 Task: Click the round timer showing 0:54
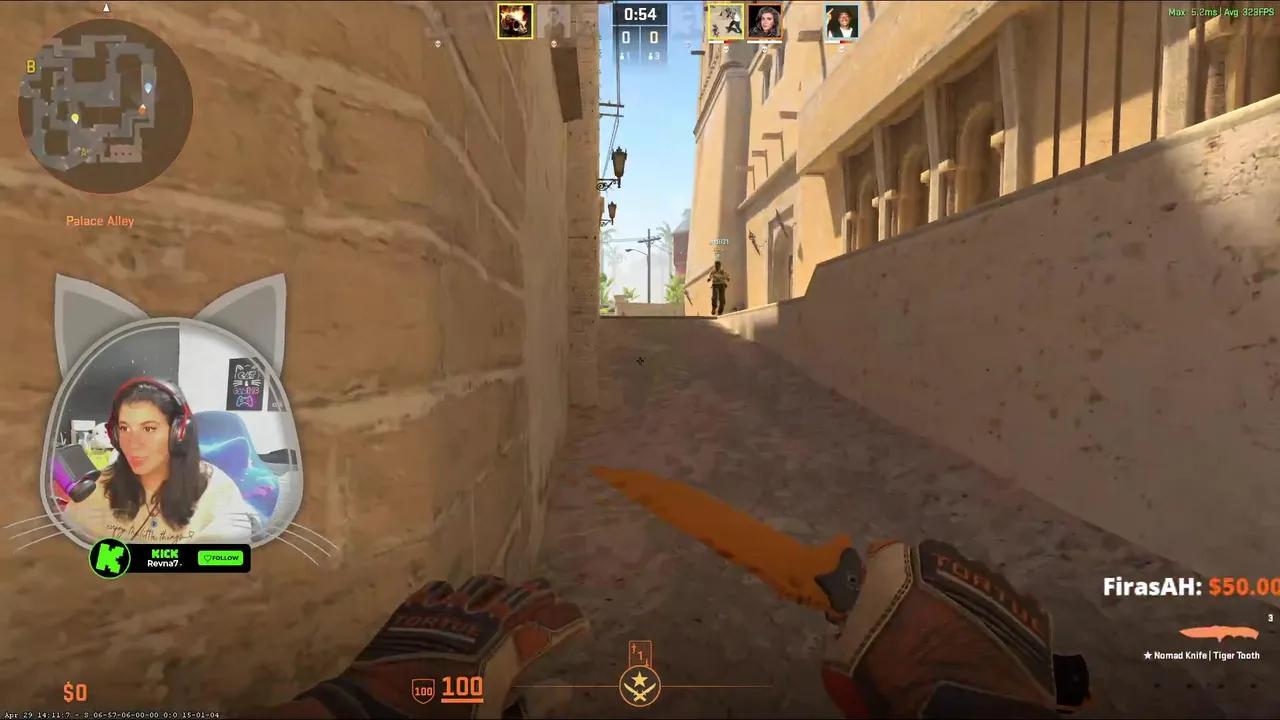pyautogui.click(x=642, y=13)
